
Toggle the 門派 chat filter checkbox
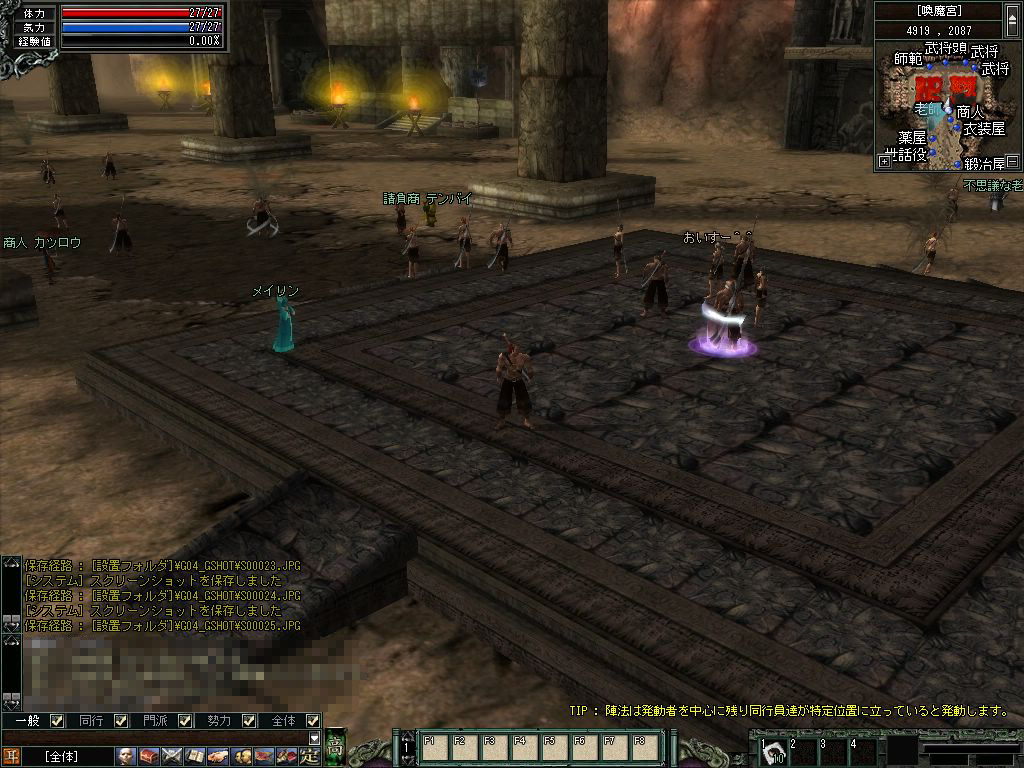(x=185, y=720)
